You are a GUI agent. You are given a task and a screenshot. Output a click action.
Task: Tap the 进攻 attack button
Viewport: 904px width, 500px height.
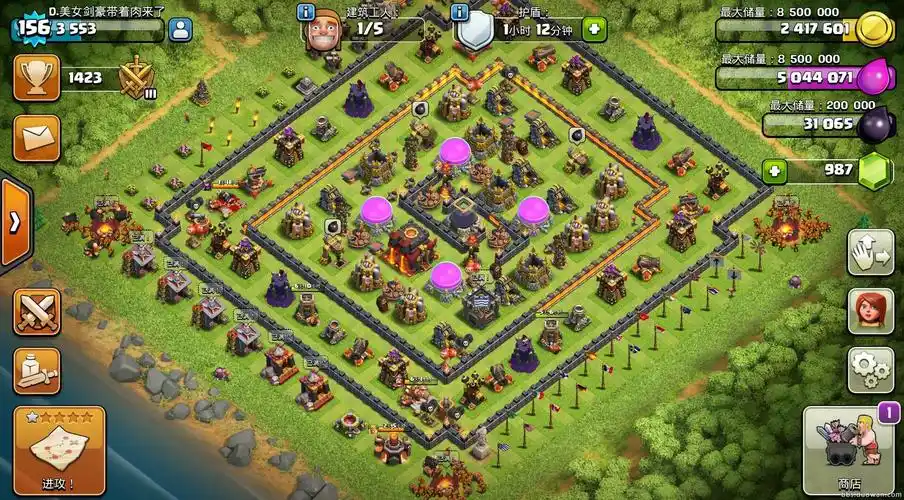point(59,449)
